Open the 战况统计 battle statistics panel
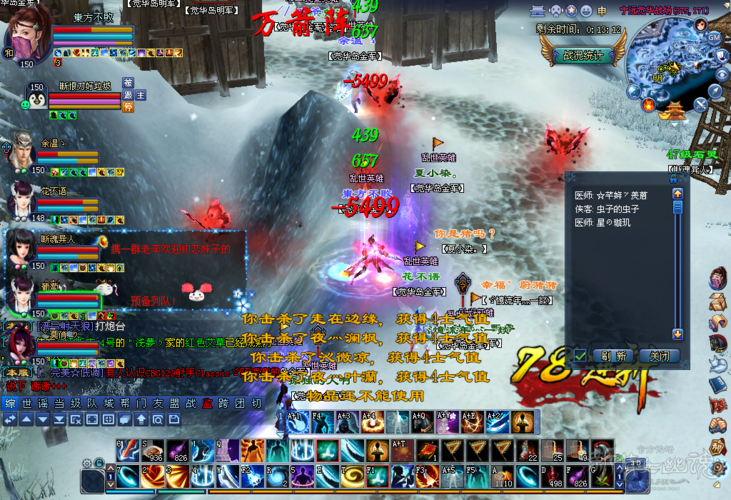Viewport: 731px width, 500px height. 584,56
